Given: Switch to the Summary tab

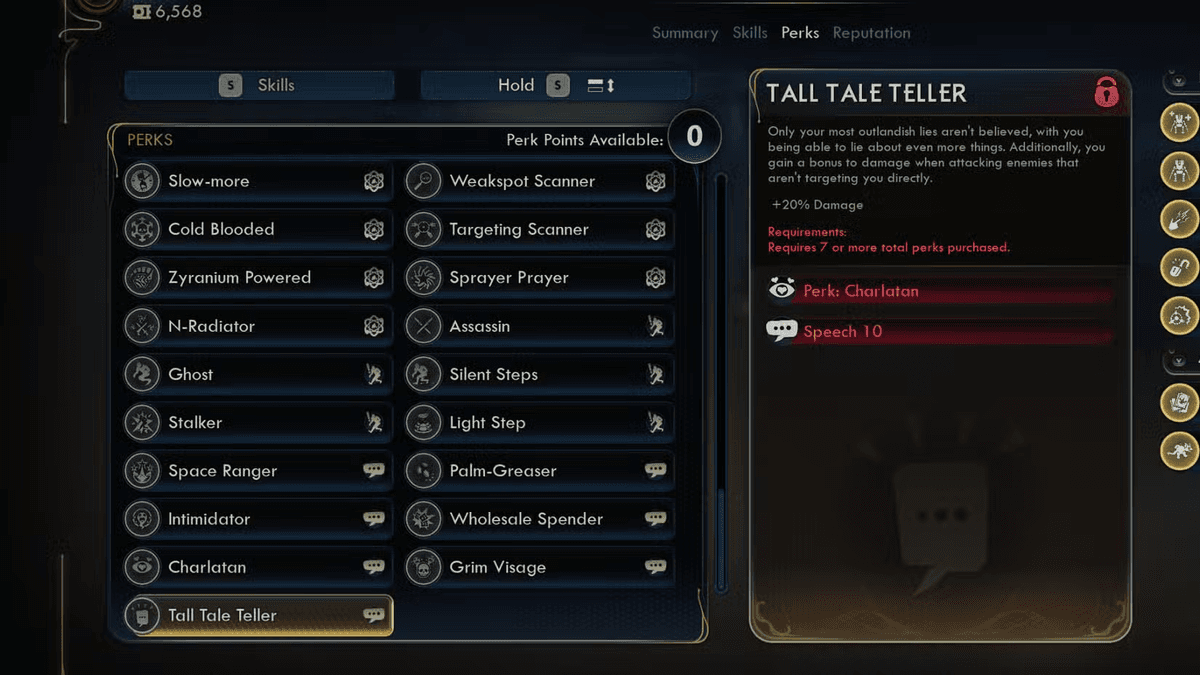Looking at the screenshot, I should pyautogui.click(x=685, y=33).
